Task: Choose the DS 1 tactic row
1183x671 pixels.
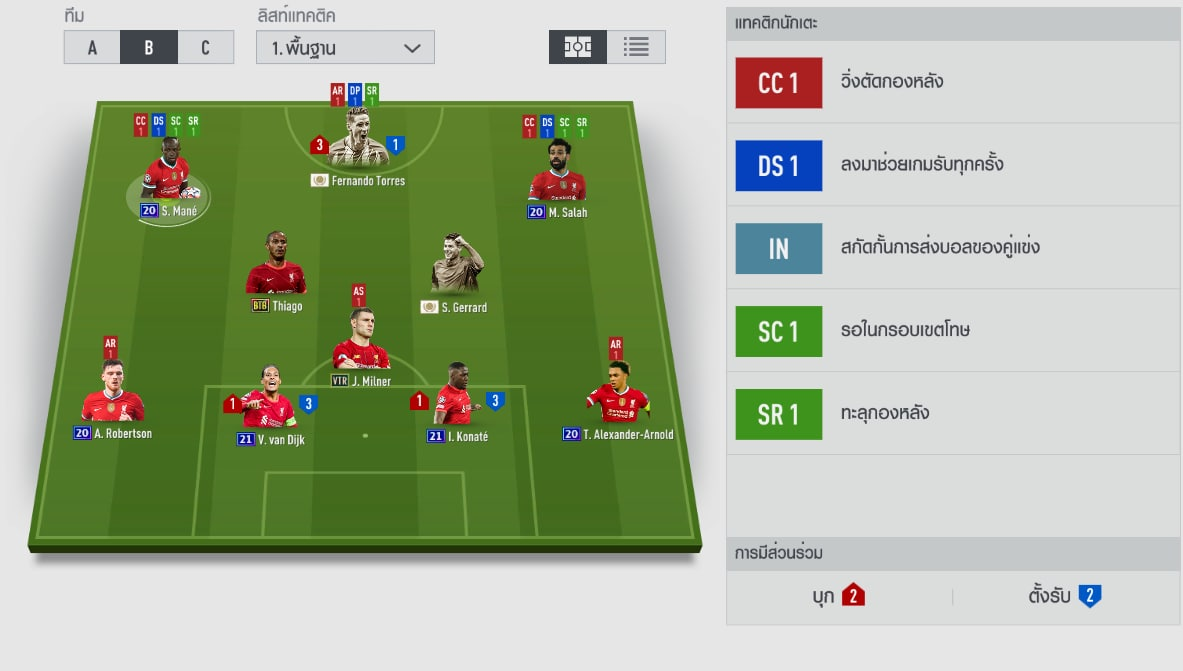Action: pos(953,165)
